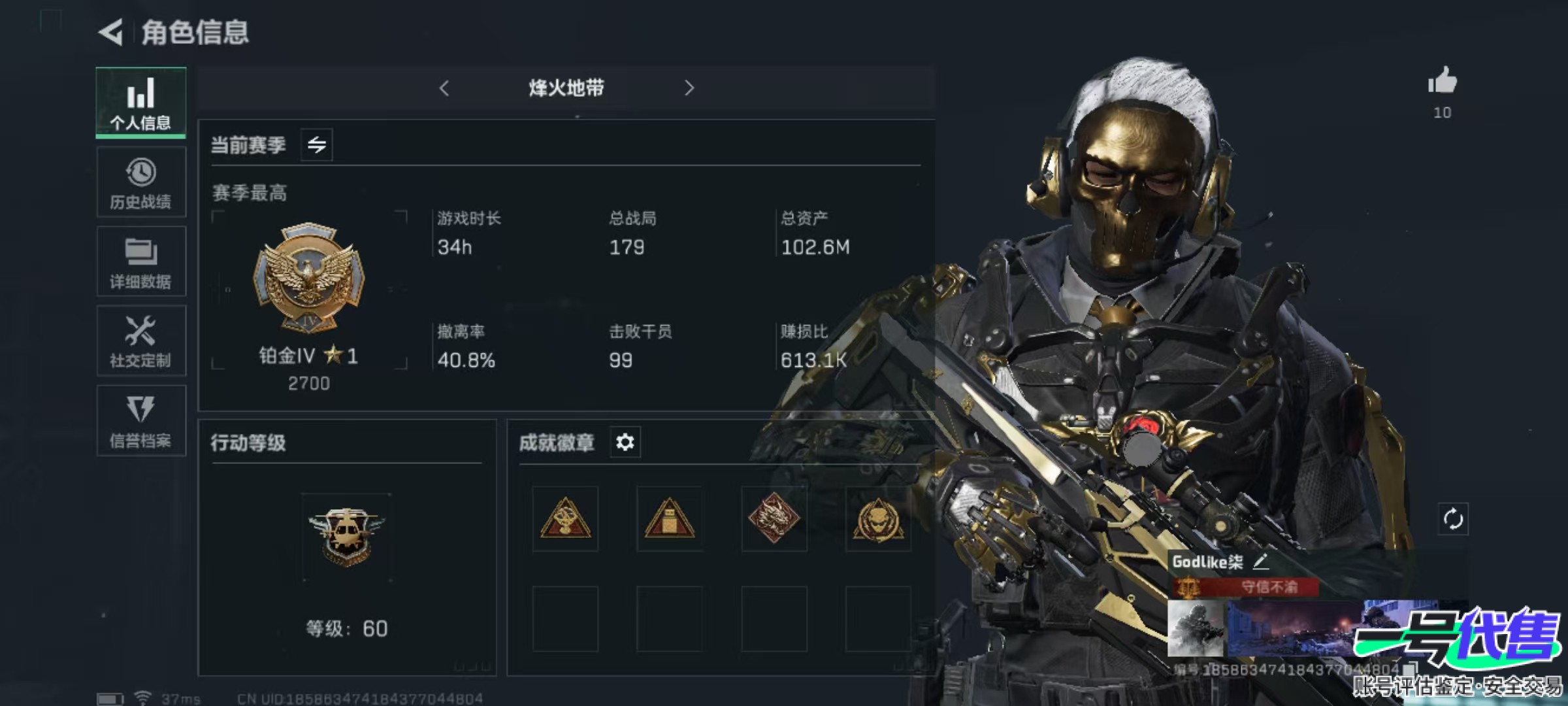Switch to the 个人信息 tab

(x=140, y=103)
